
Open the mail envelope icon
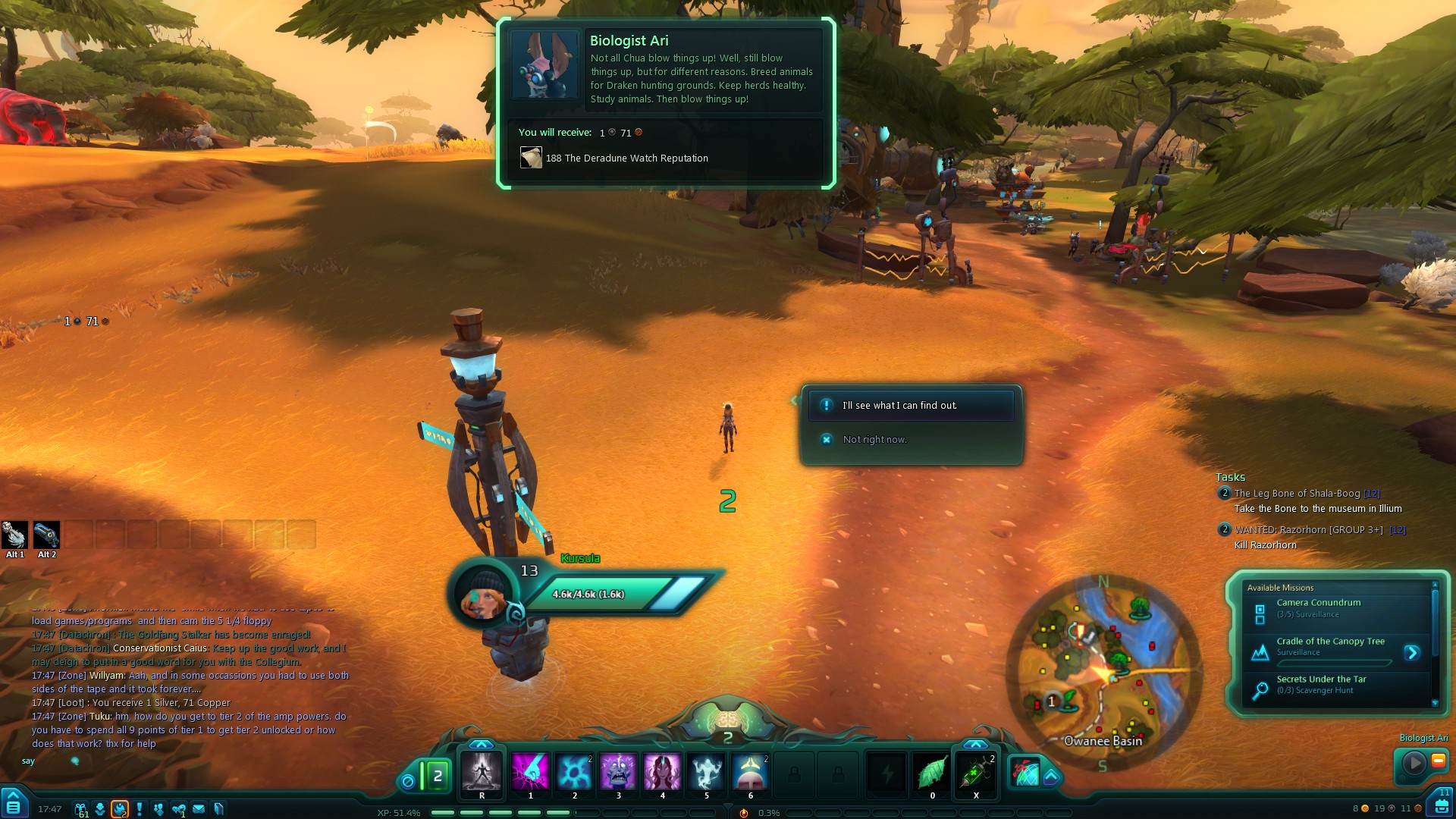[x=199, y=809]
